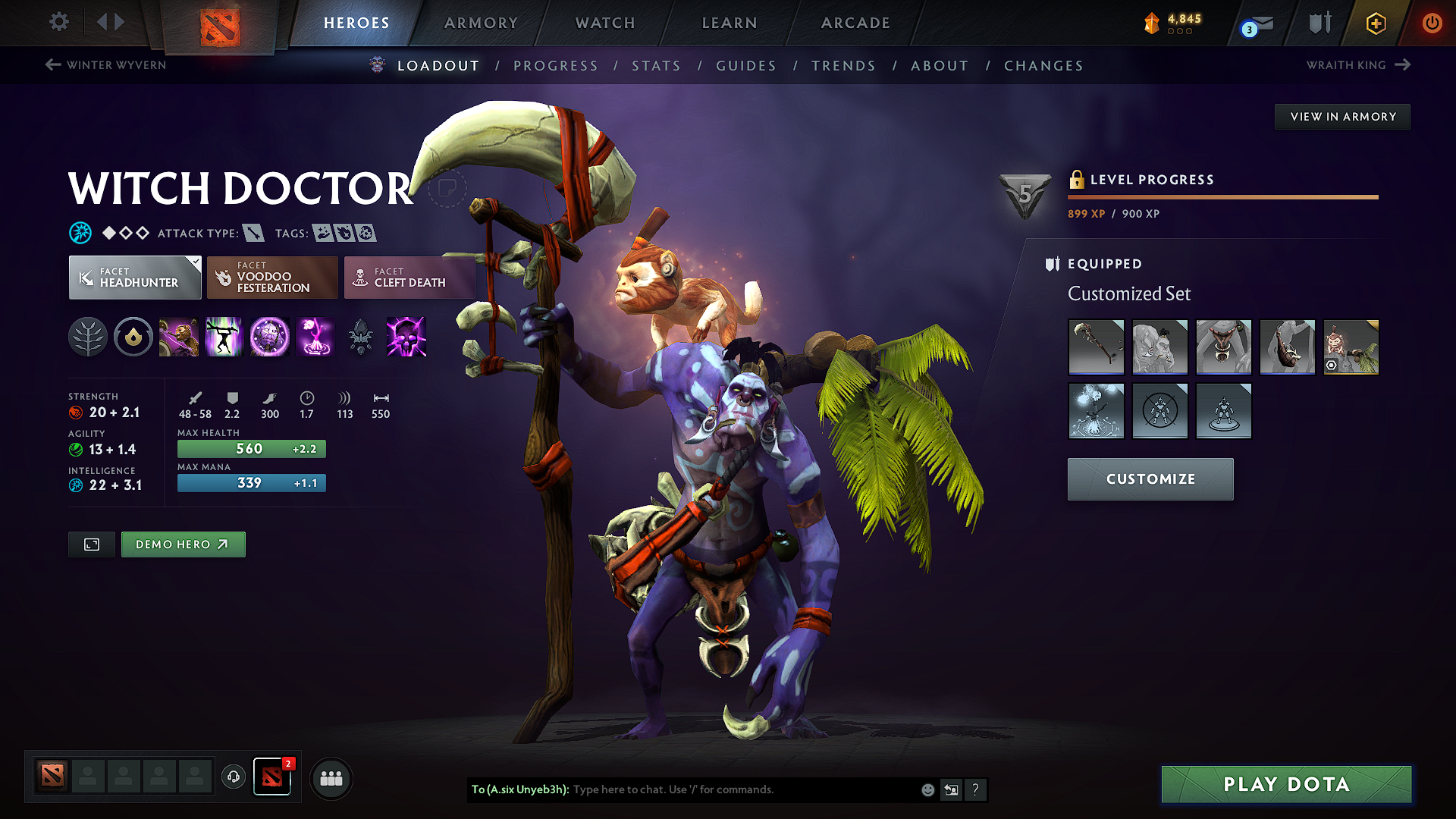Open the Witch Doctor talent tree icon
This screenshot has height=819, width=1456.
click(x=88, y=337)
